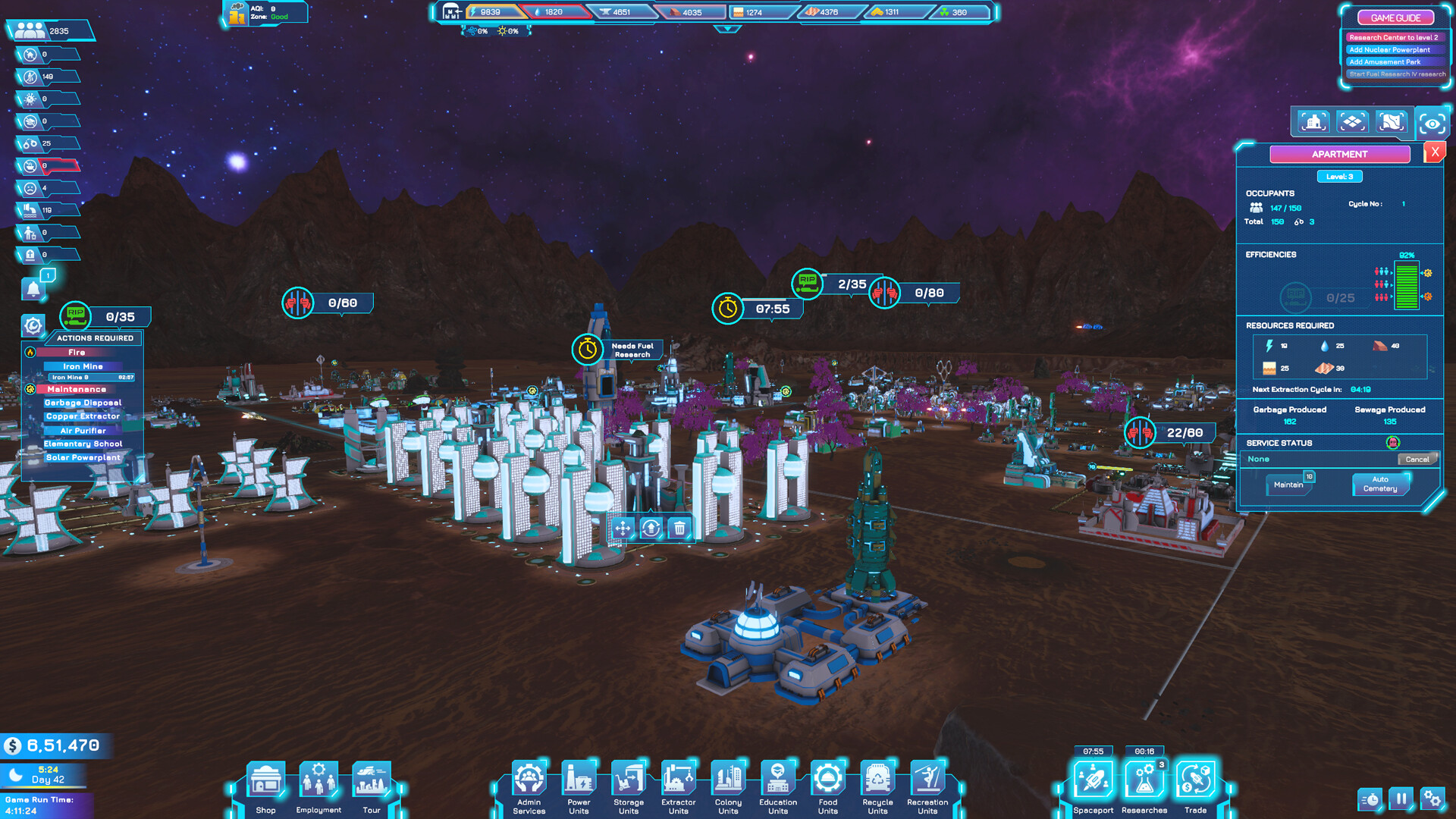Open the notifications bell
This screenshot has height=819, width=1456.
click(x=33, y=289)
